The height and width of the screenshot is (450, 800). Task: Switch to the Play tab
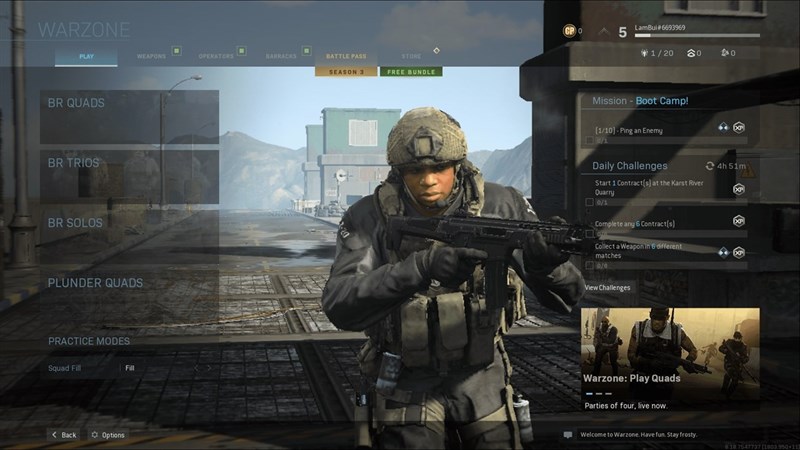click(x=86, y=57)
